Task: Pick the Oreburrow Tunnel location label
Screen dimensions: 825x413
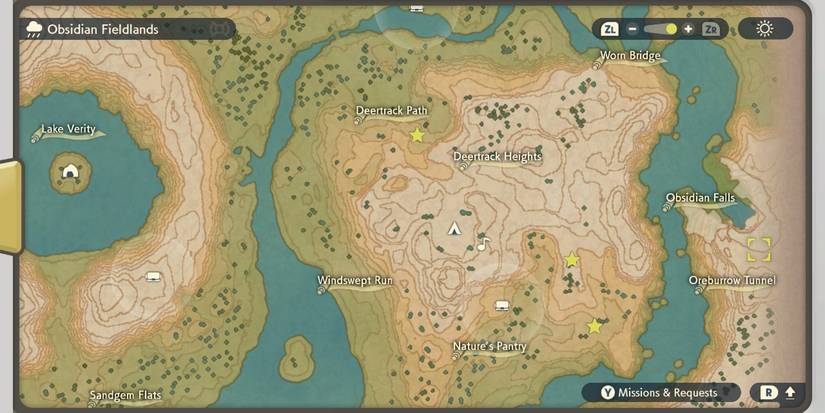Action: coord(732,281)
